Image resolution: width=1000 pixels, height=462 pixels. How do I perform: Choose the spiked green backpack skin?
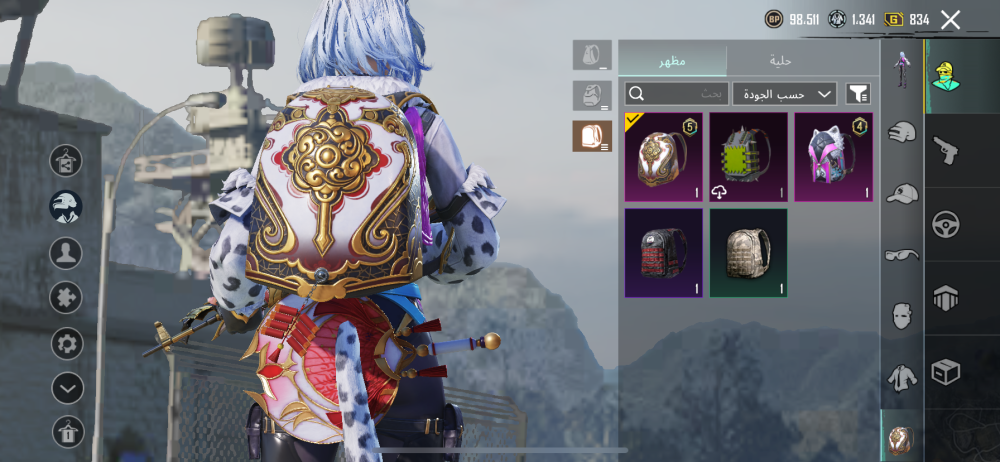748,157
